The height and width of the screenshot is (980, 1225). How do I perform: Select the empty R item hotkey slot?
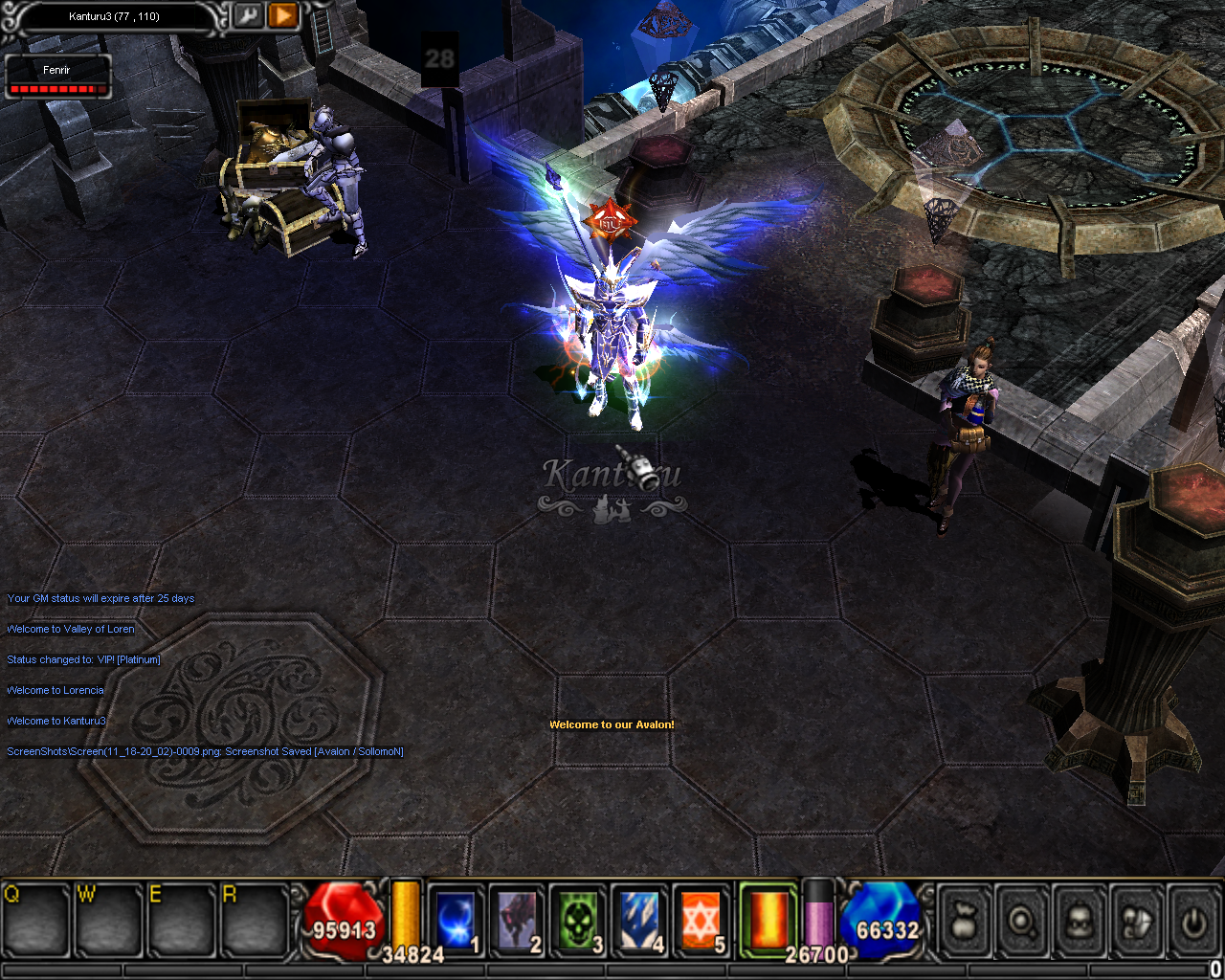(x=254, y=922)
